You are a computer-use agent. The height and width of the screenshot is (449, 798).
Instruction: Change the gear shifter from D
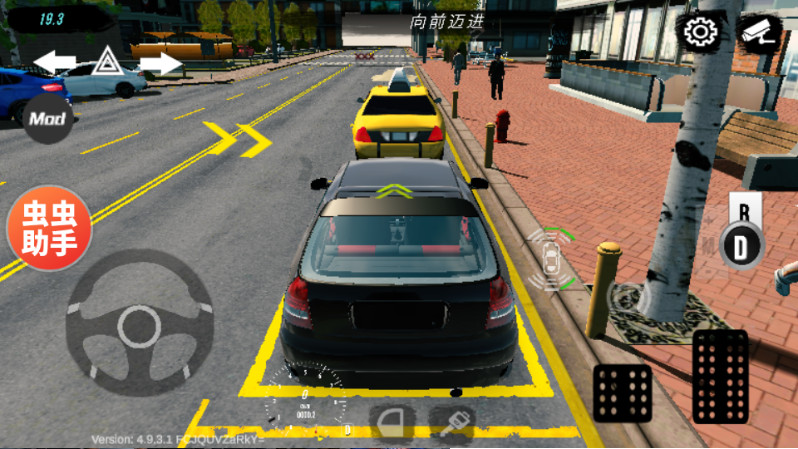741,244
